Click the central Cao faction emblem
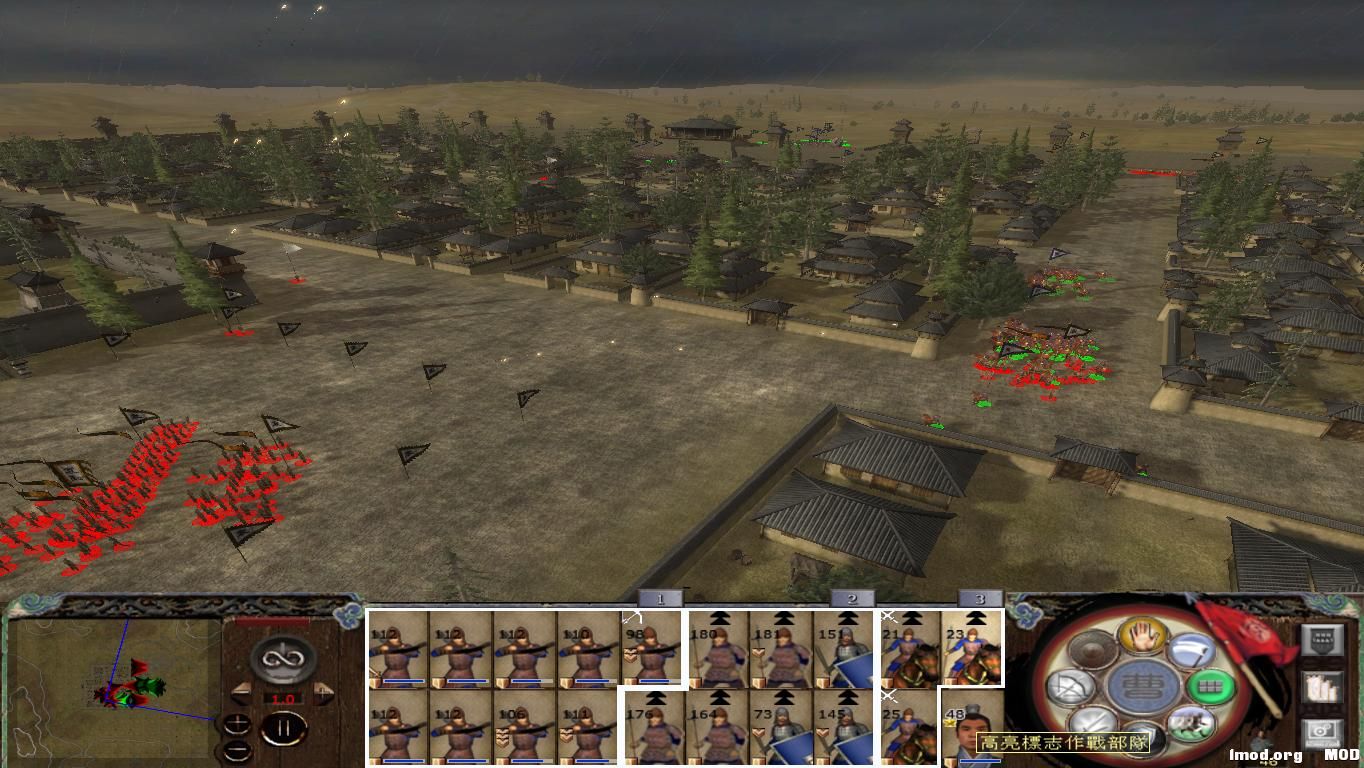This screenshot has height=768, width=1364. point(1145,683)
